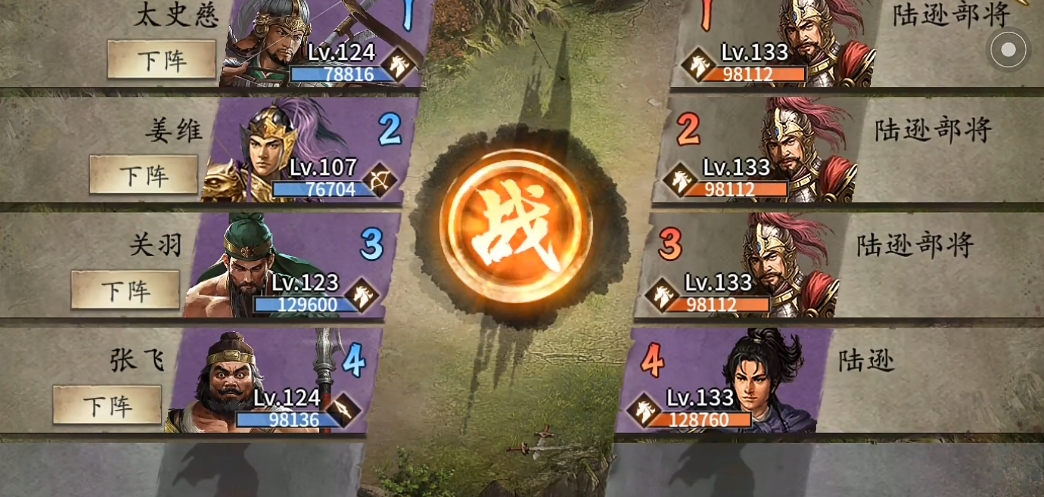Tap the circular screen record overlay button
The image size is (1044, 497).
(1008, 49)
